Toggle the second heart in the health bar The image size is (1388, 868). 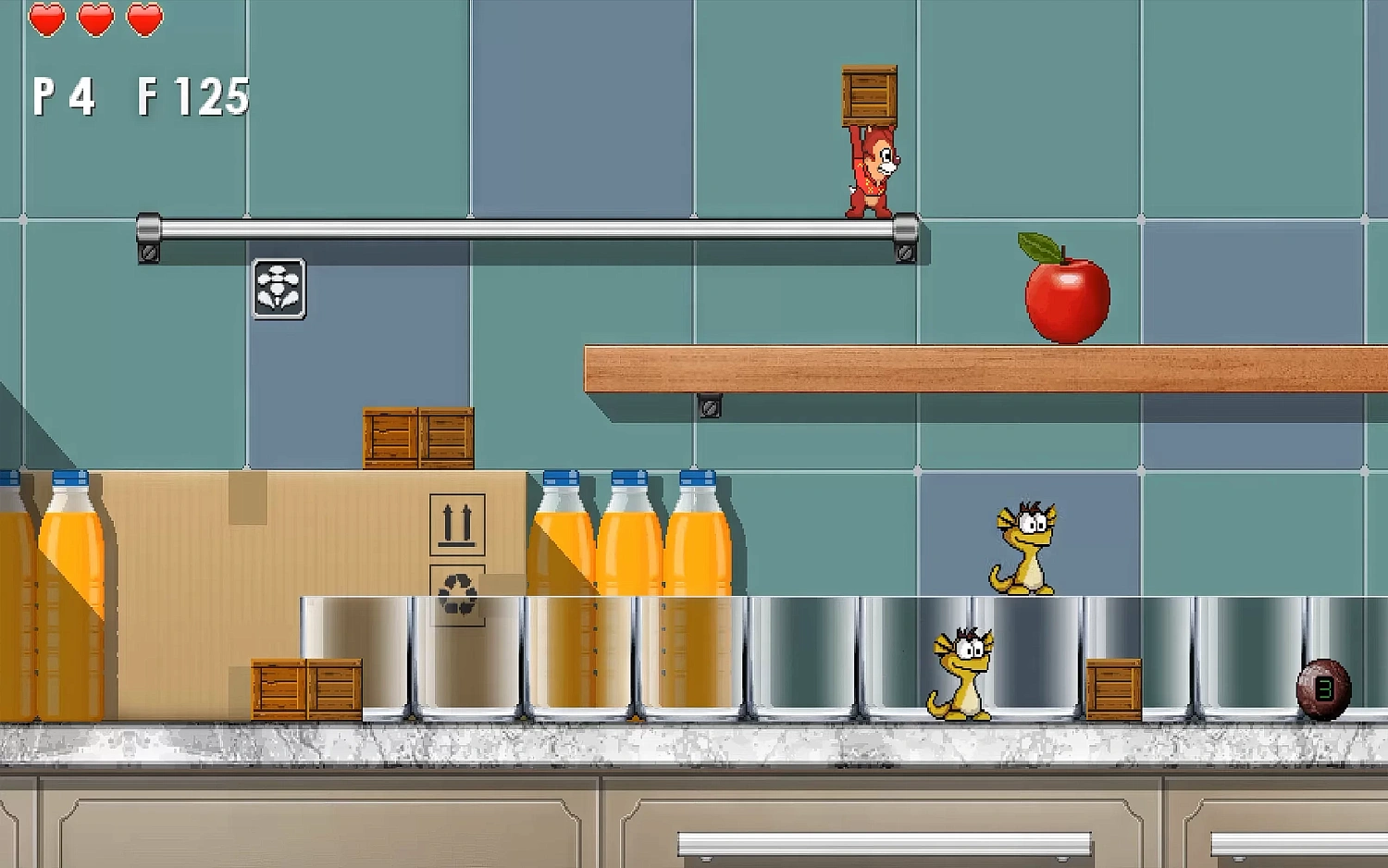pos(93,17)
